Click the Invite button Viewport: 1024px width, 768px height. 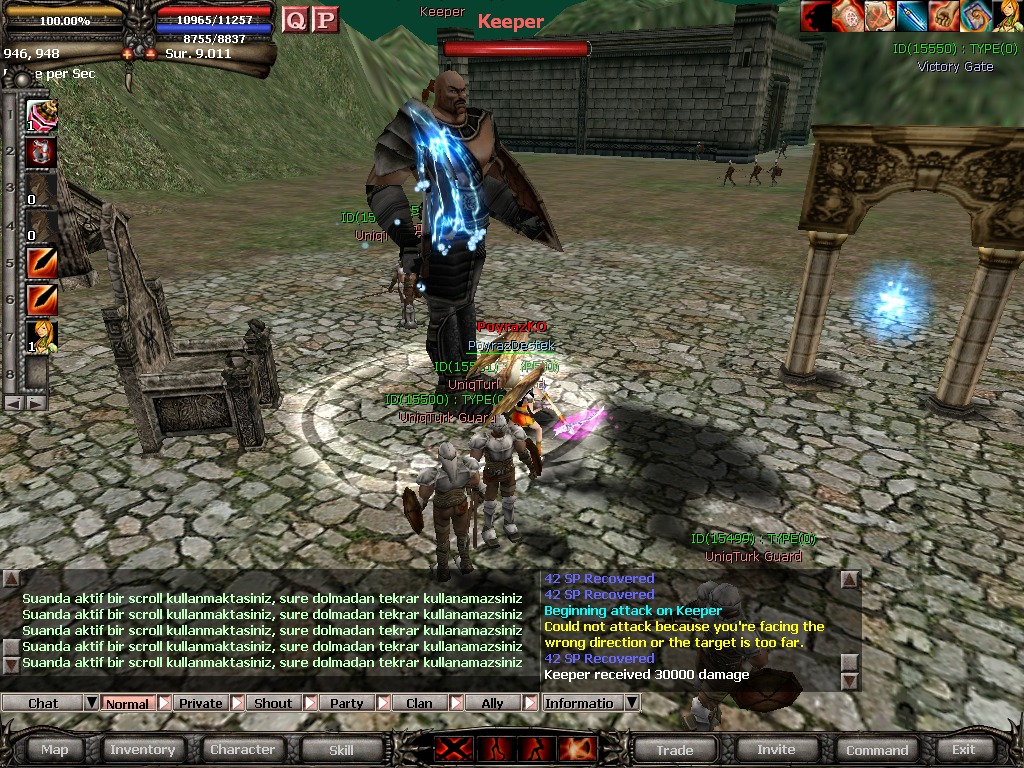coord(776,749)
